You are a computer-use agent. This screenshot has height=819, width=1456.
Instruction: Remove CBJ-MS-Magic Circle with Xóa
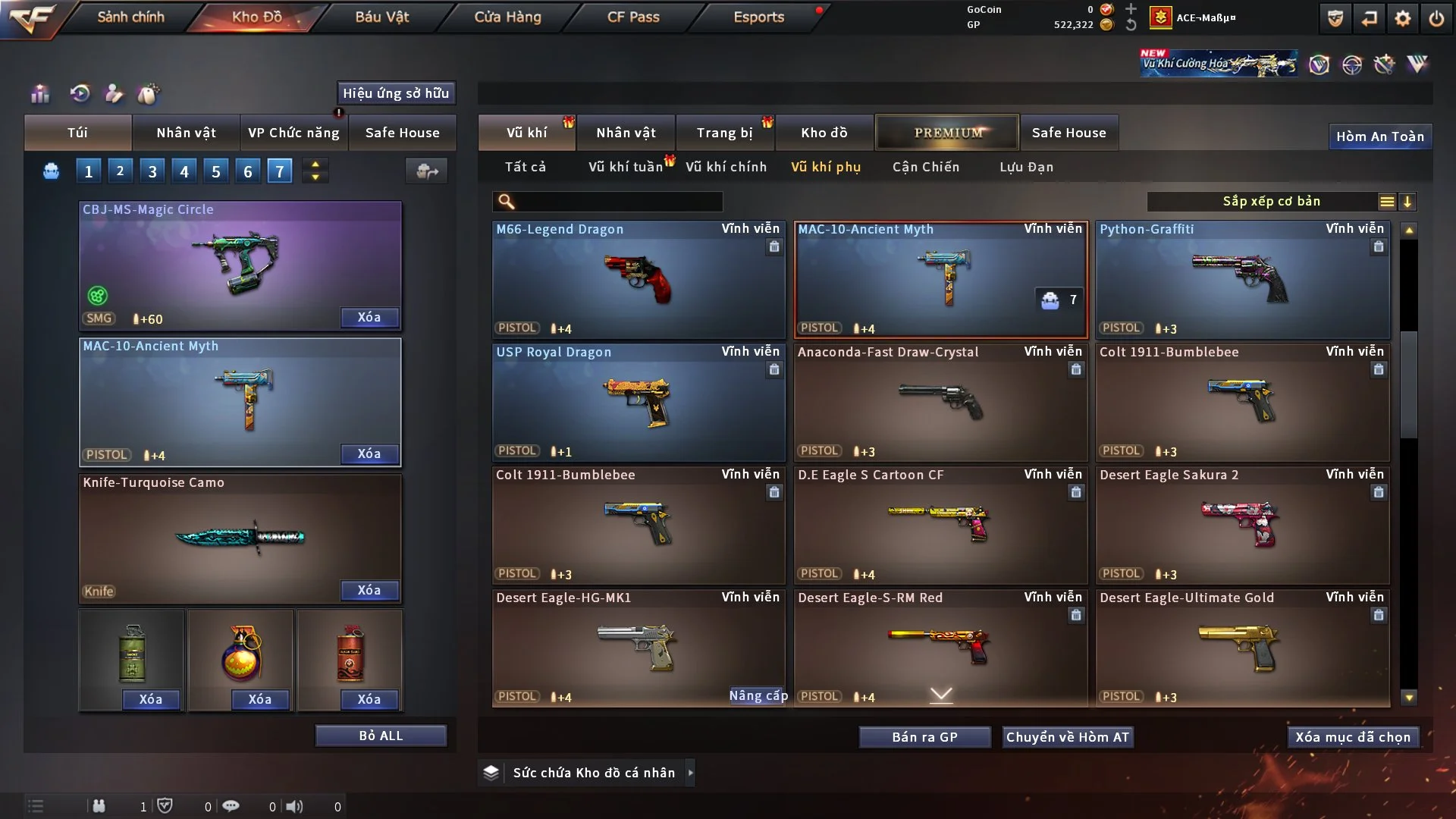(x=369, y=318)
